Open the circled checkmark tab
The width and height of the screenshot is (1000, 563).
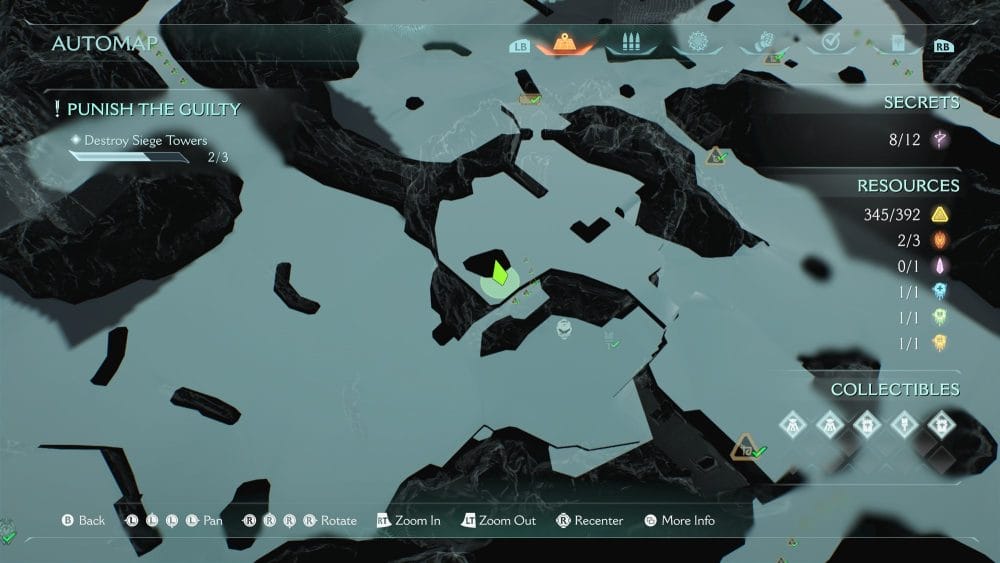click(x=829, y=44)
